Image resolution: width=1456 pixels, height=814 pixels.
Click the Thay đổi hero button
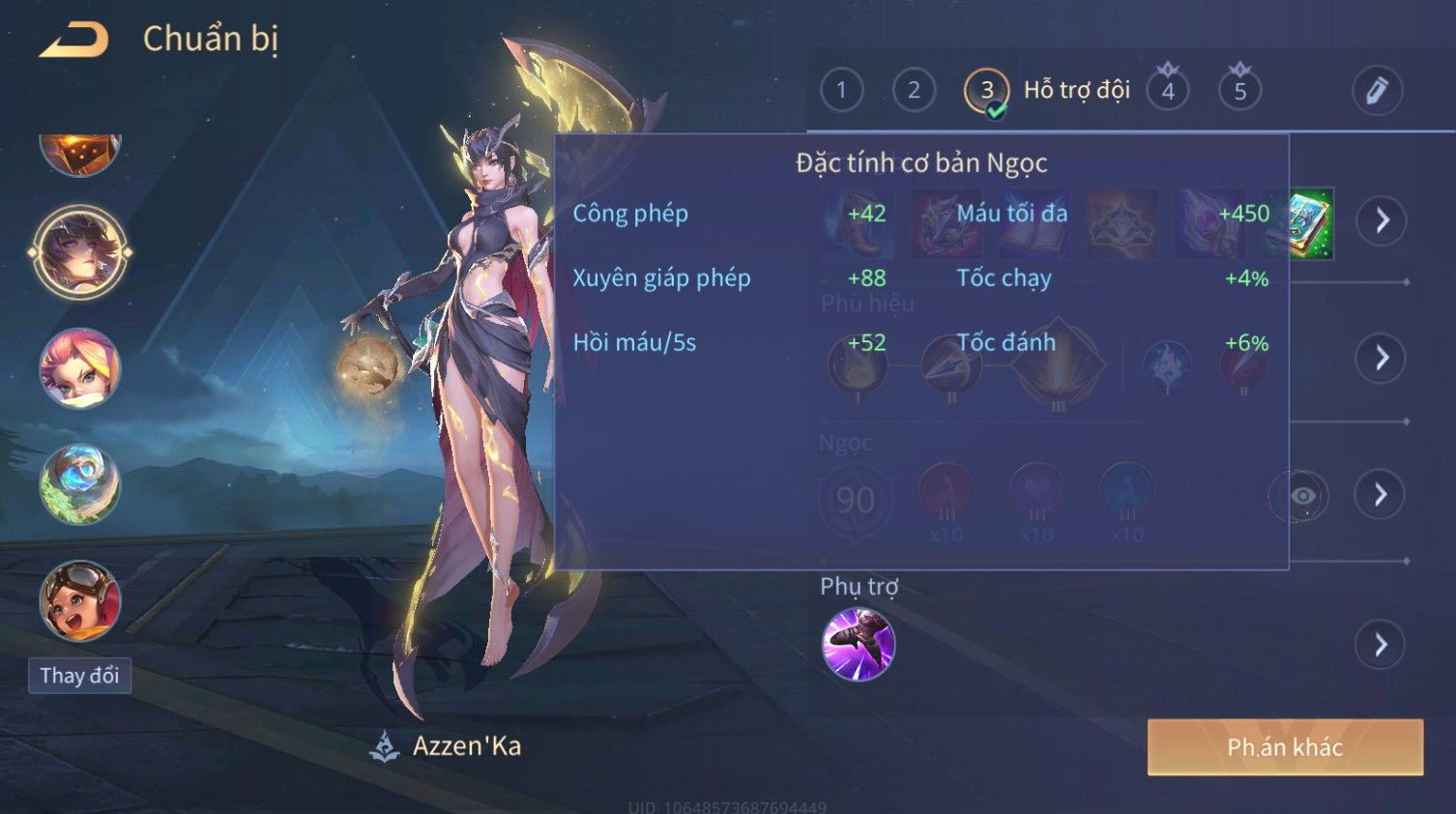79,675
